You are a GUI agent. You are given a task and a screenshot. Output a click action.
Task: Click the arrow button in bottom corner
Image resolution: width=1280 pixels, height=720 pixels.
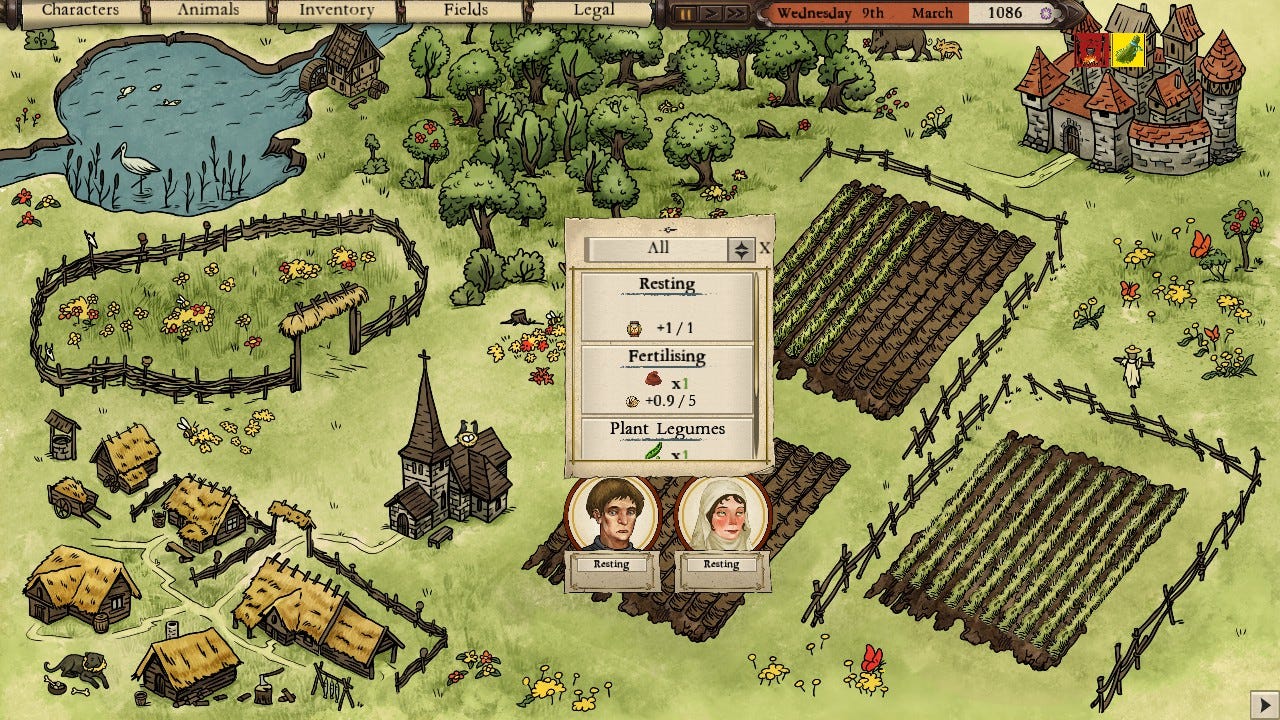pyautogui.click(x=1262, y=703)
